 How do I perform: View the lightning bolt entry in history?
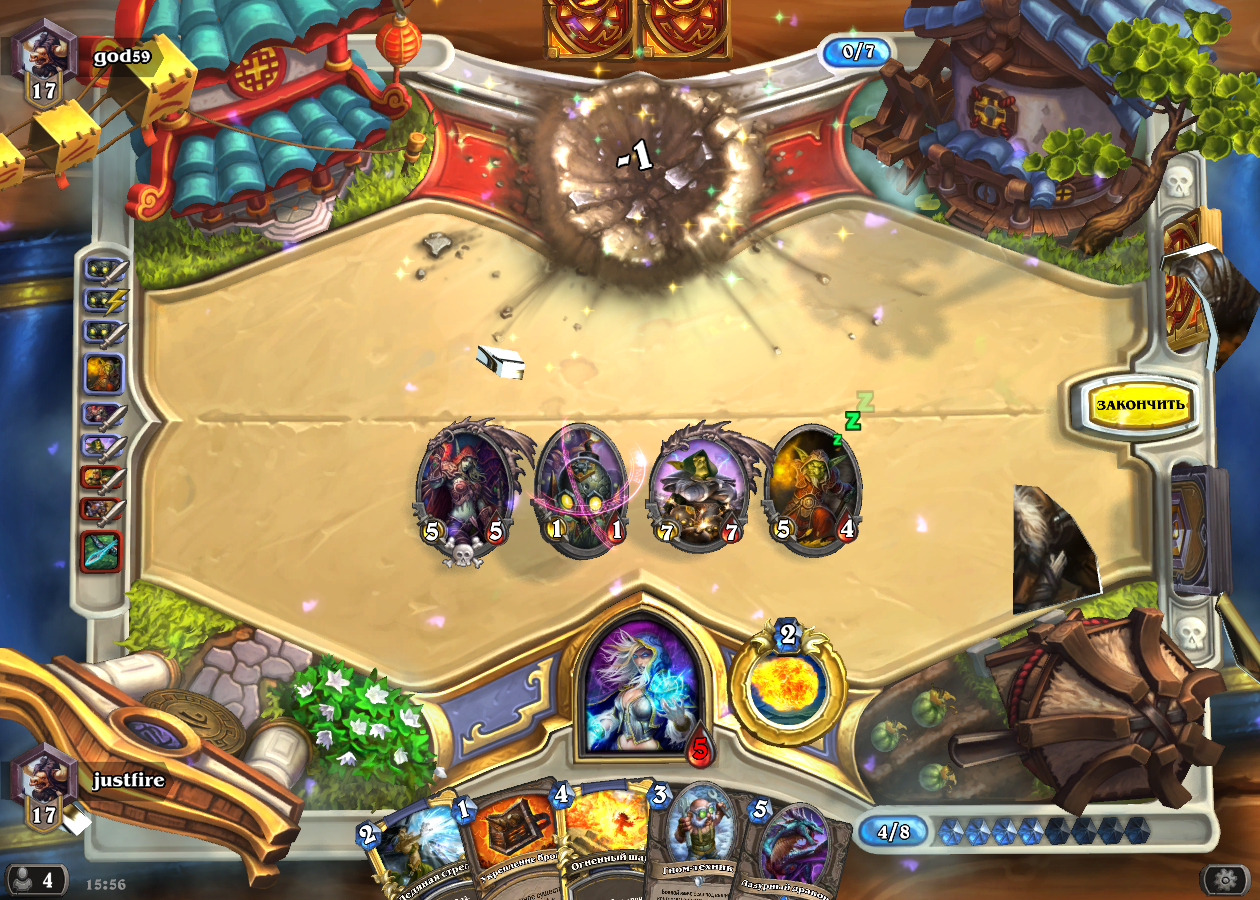tap(104, 298)
